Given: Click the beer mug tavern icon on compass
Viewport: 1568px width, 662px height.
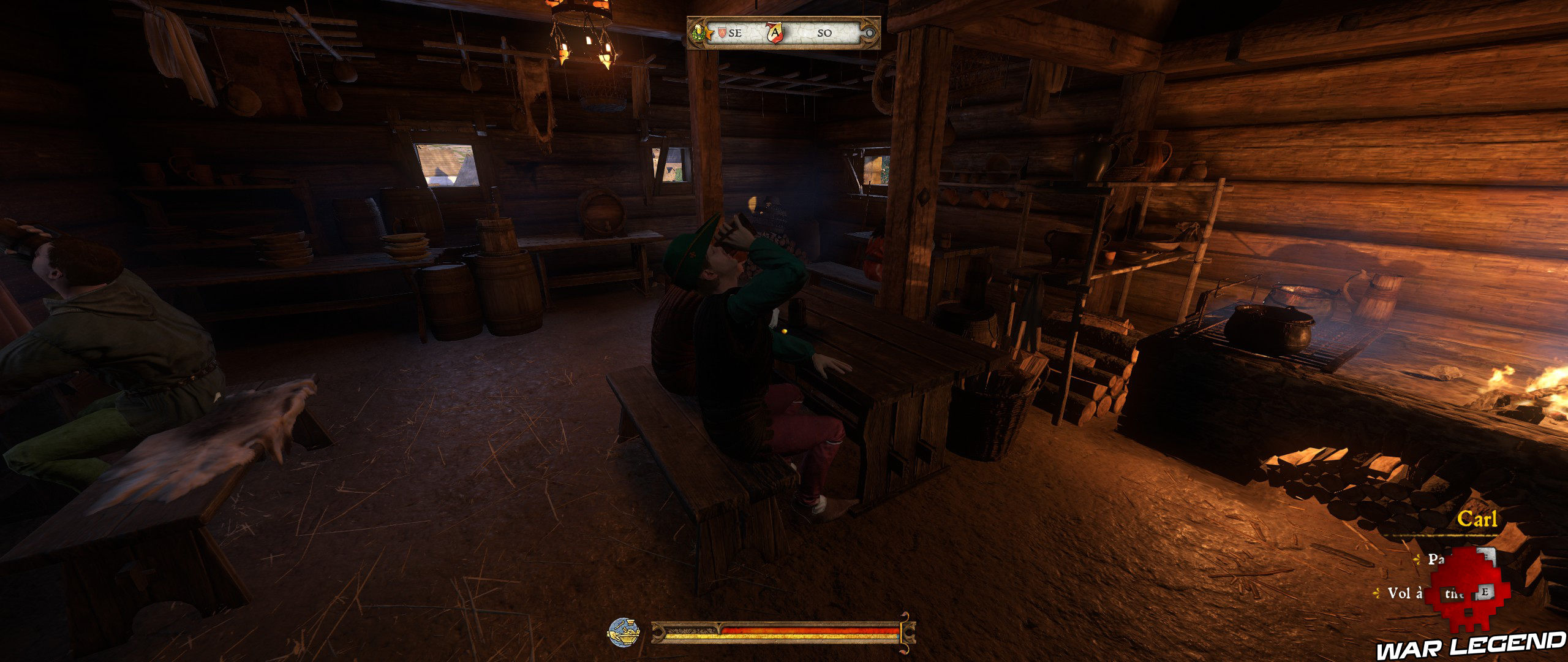Looking at the screenshot, I should pos(699,32).
